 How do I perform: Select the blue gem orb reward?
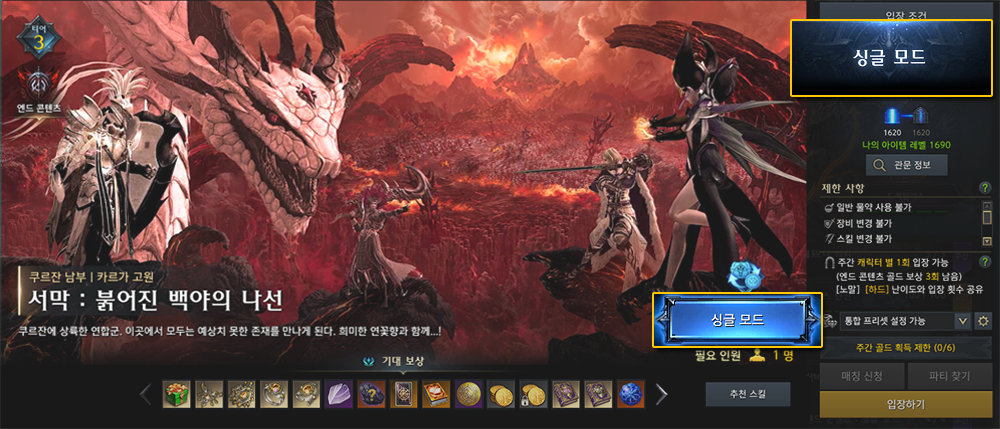[630, 394]
